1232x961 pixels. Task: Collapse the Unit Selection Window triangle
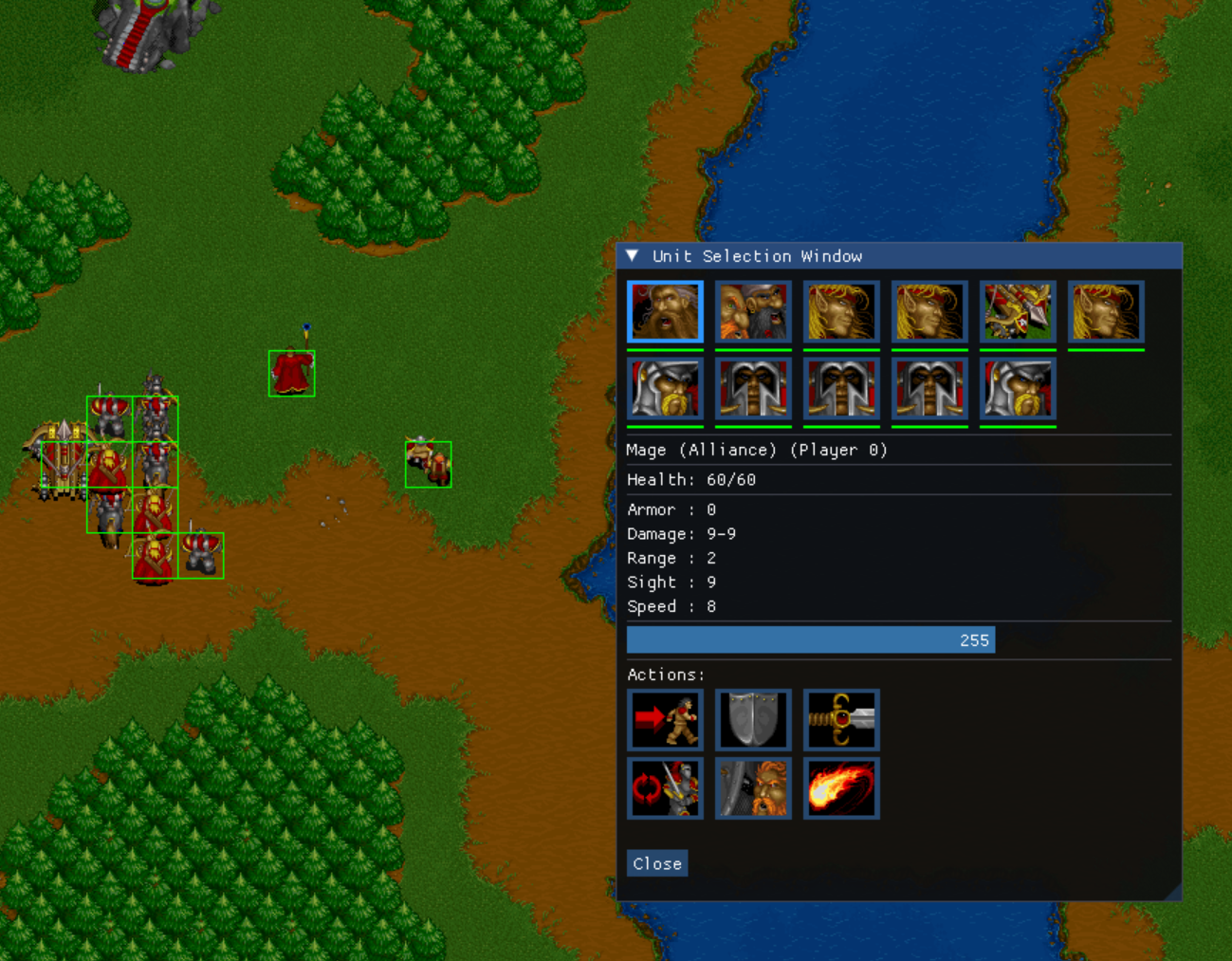tap(633, 256)
